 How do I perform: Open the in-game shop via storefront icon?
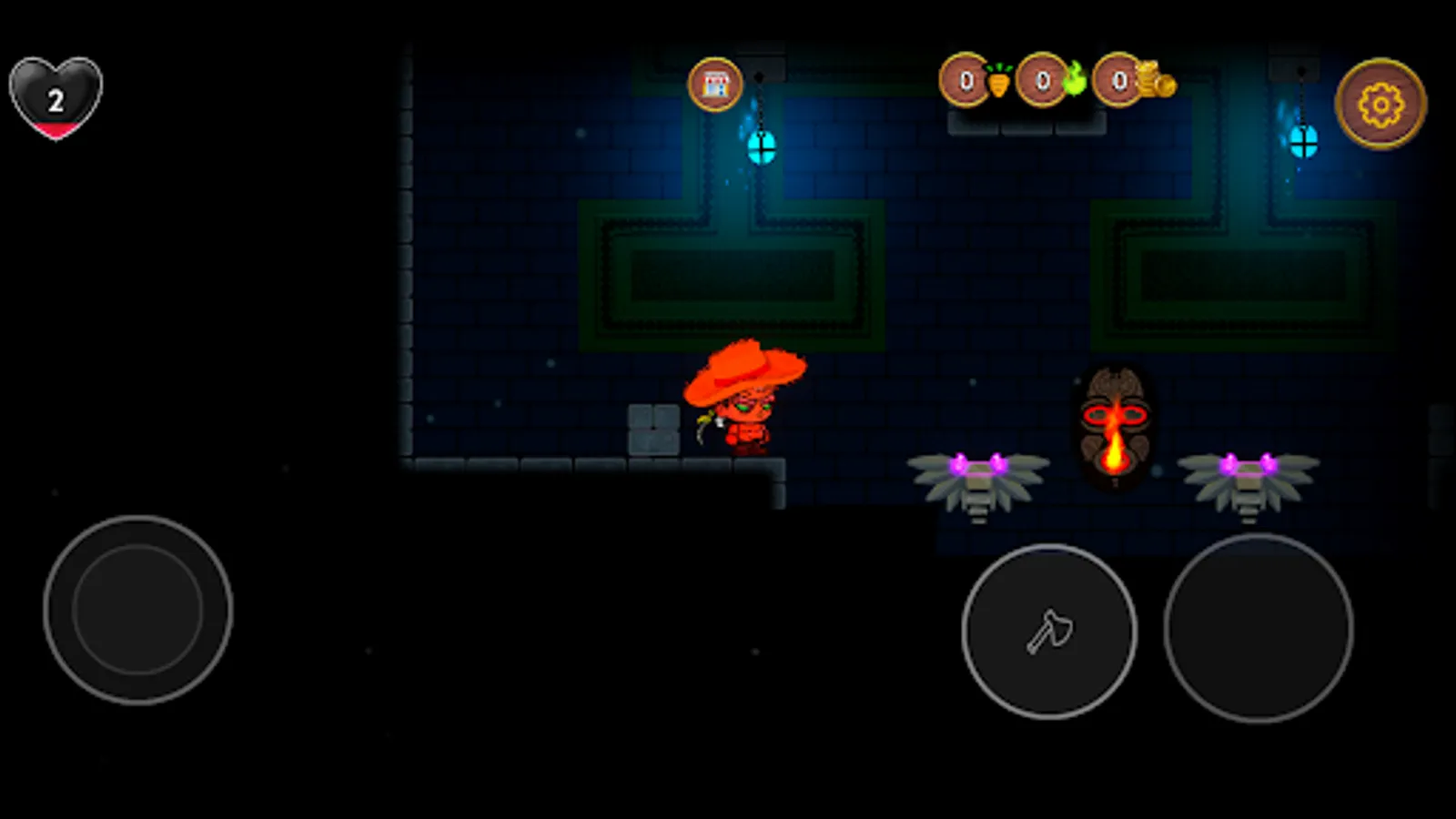(716, 85)
